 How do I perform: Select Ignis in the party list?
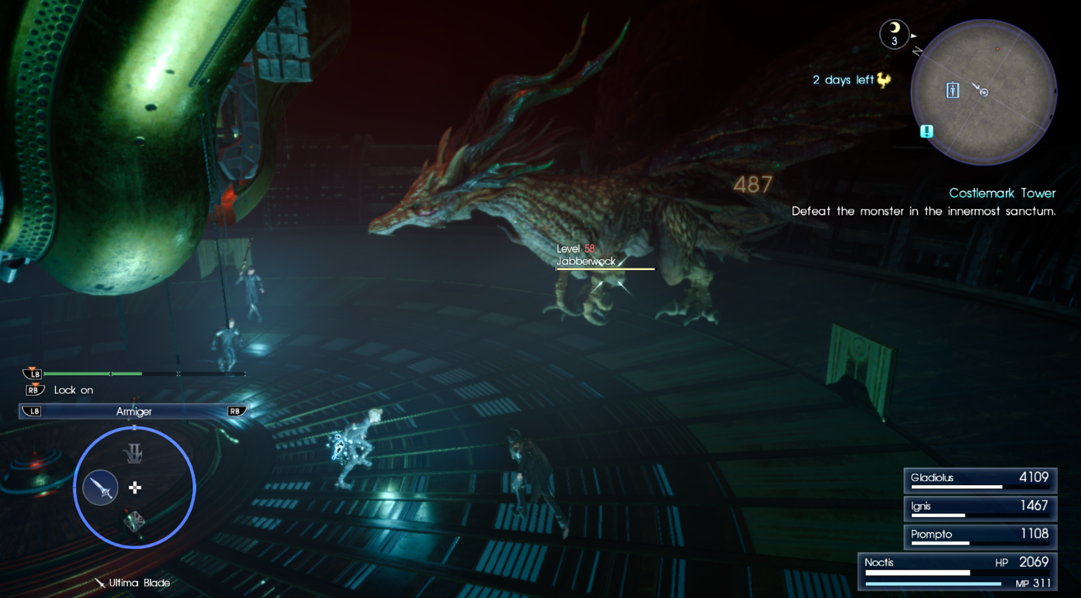point(979,508)
